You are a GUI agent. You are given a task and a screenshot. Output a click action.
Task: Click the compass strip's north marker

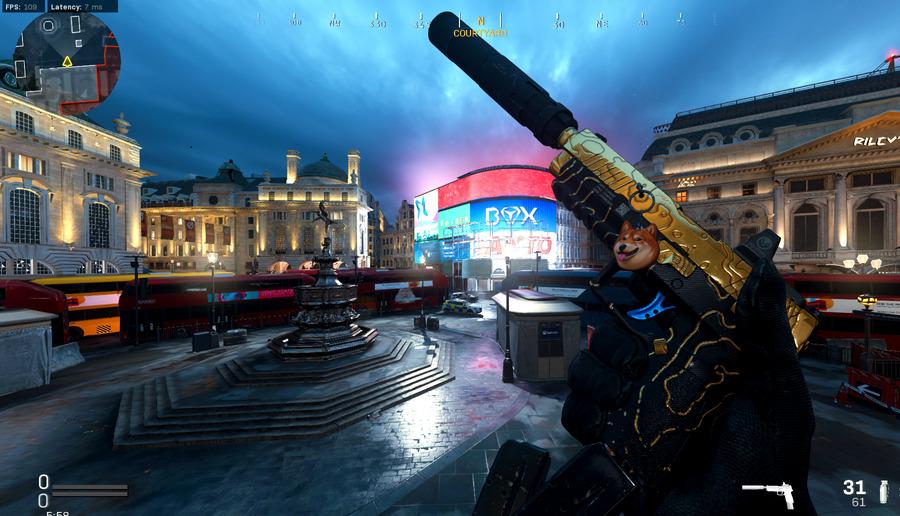point(480,20)
